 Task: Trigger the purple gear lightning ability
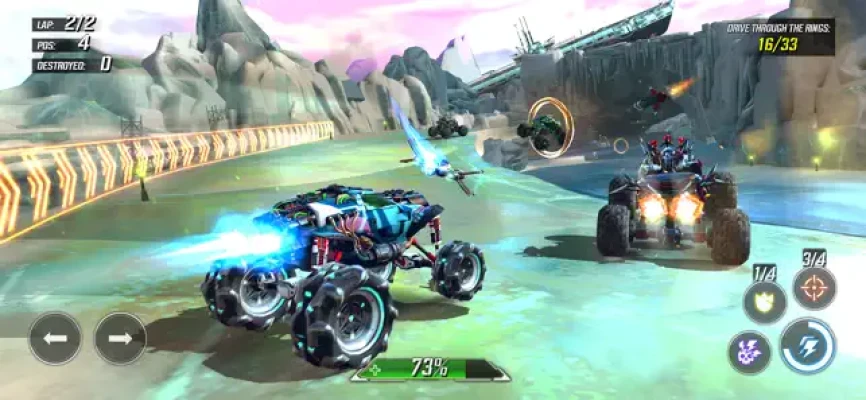coord(749,352)
